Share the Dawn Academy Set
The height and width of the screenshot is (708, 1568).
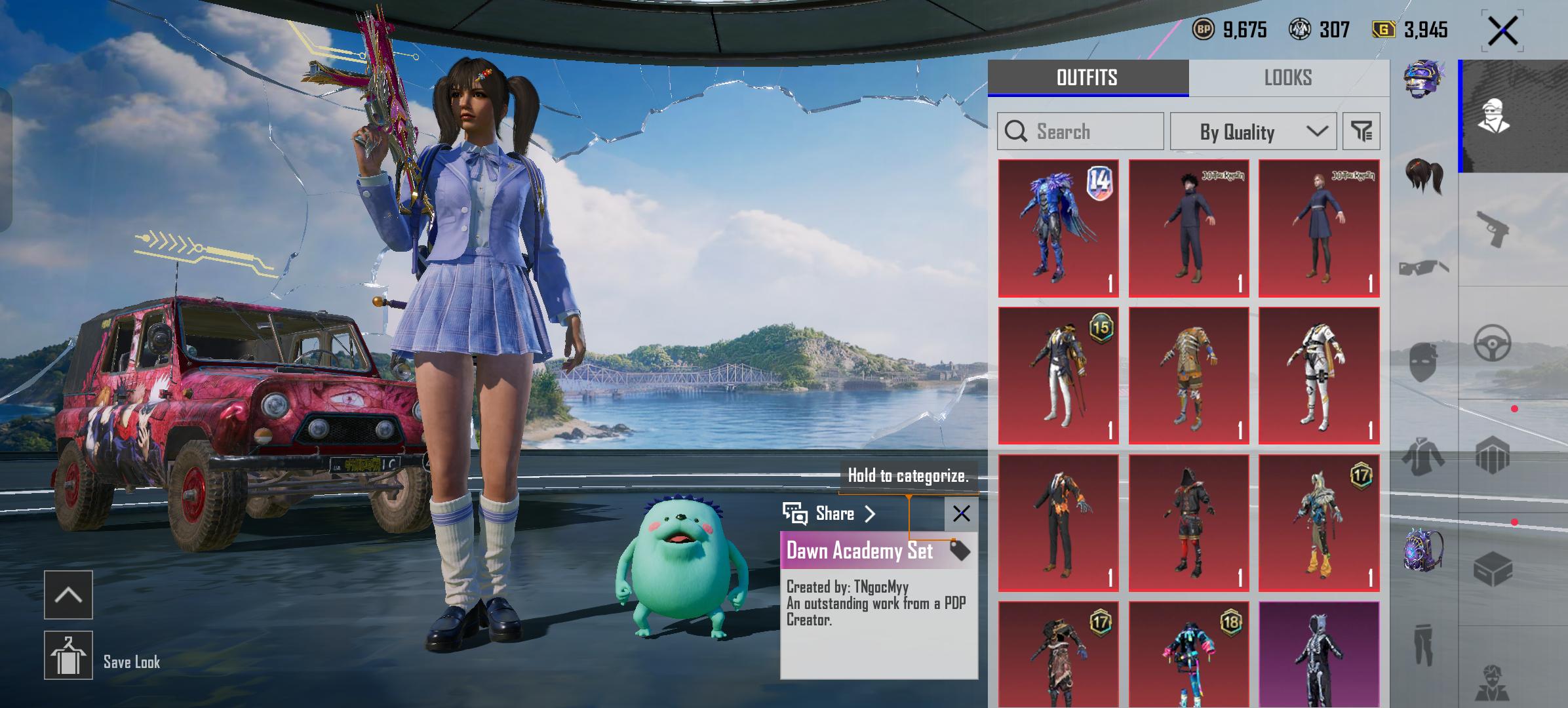830,513
